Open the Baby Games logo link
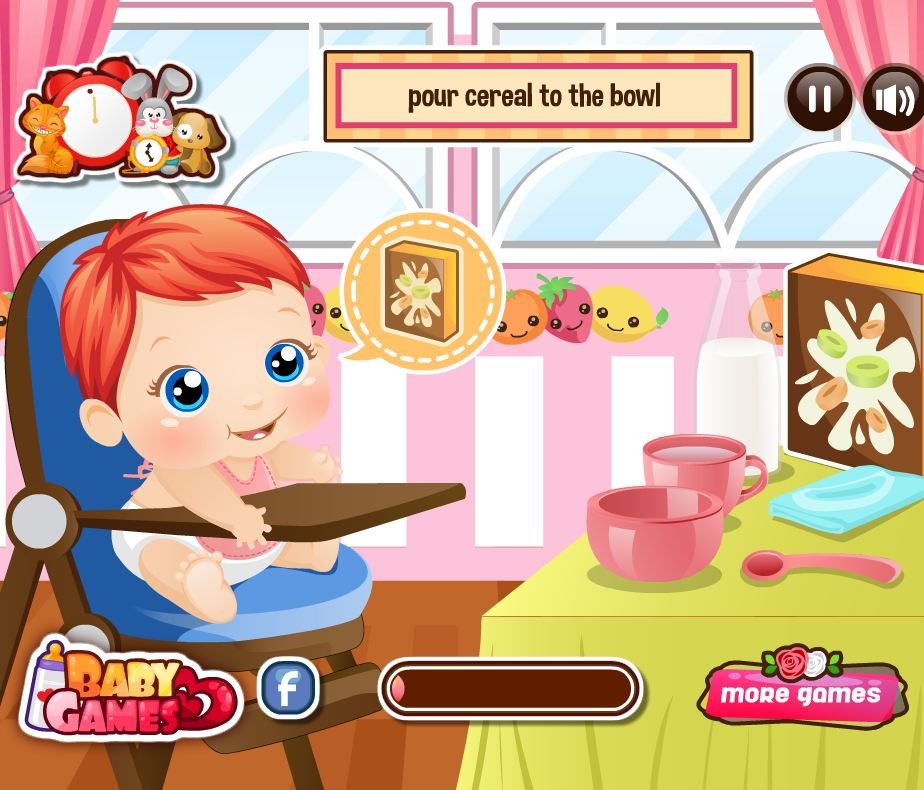 pos(130,692)
